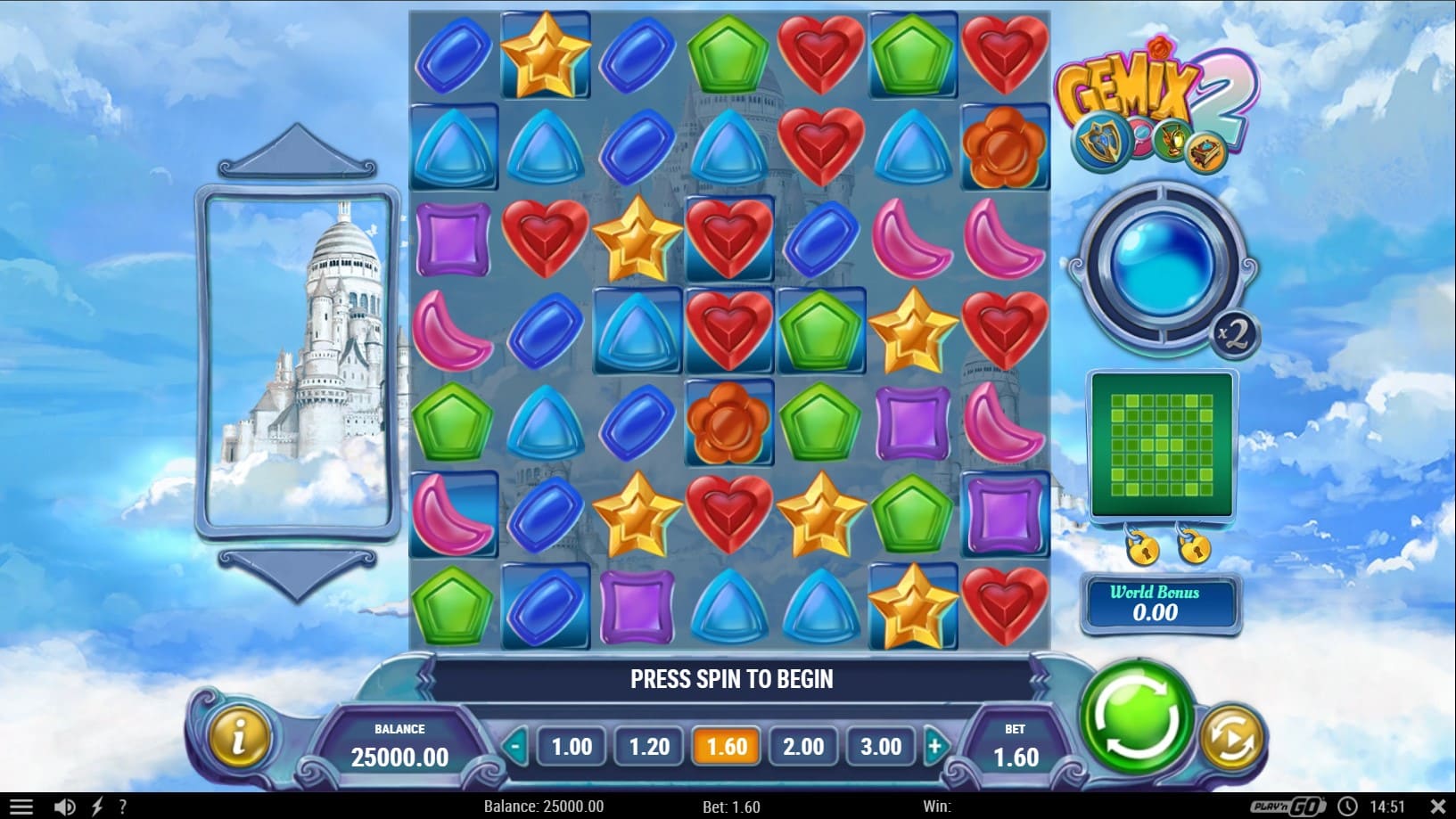Open the autoplay options

click(x=1231, y=738)
